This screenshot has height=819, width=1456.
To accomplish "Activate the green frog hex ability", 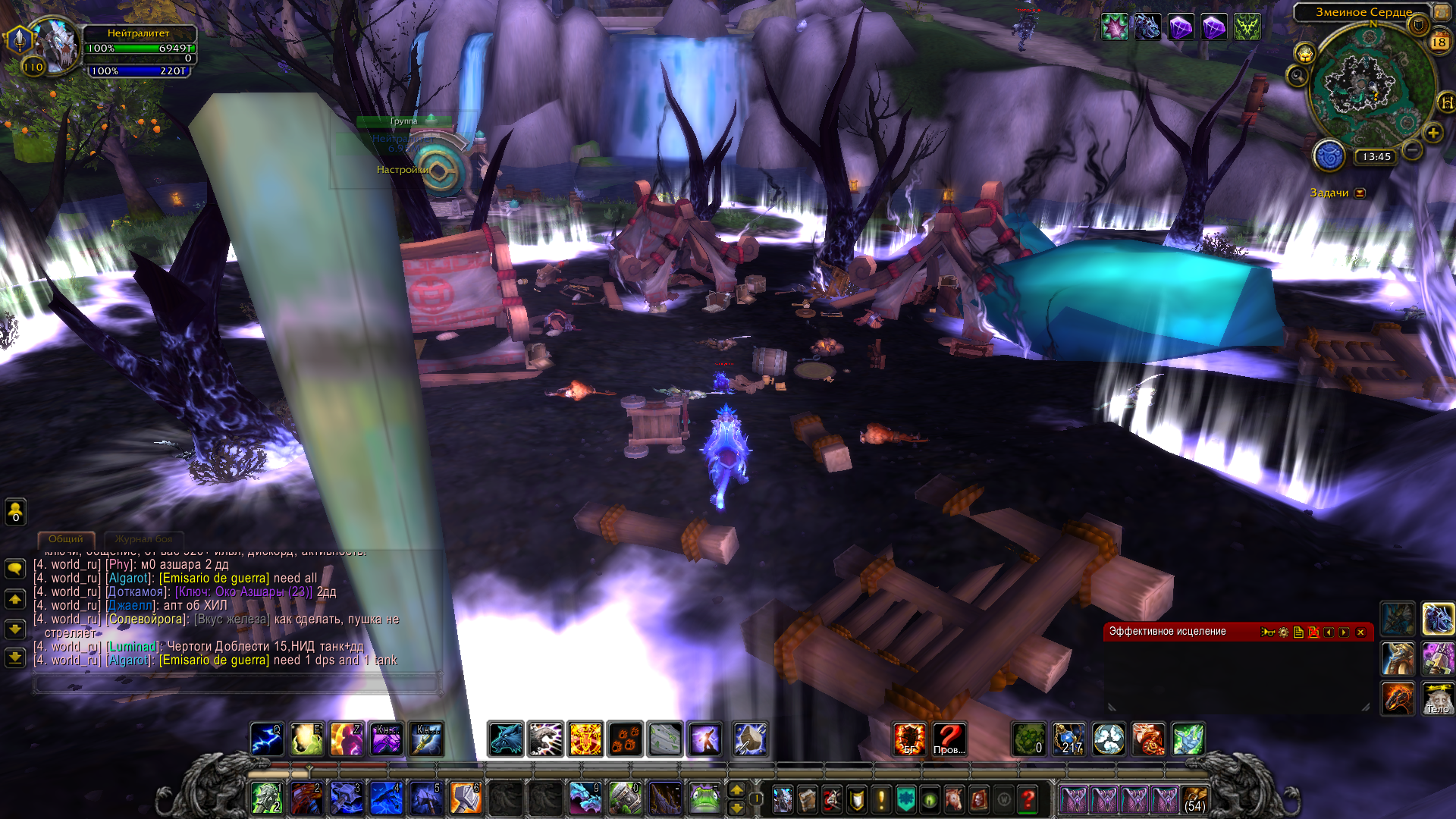I will [x=704, y=799].
